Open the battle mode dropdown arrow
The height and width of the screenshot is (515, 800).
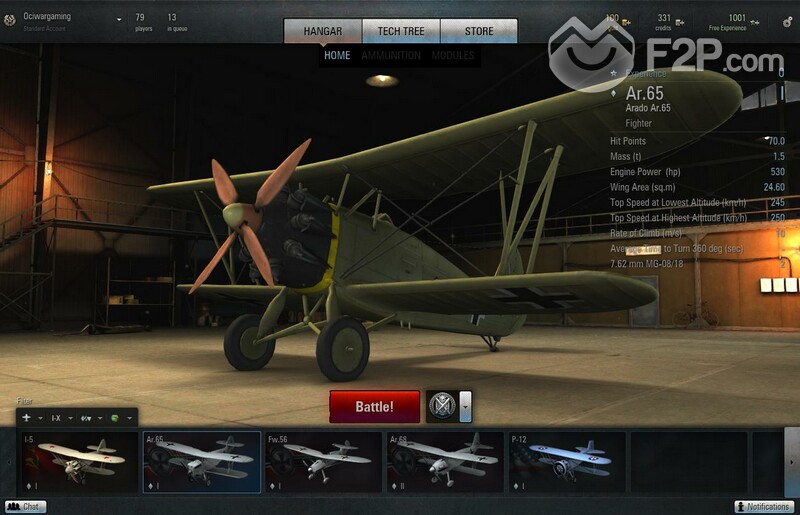(x=465, y=406)
